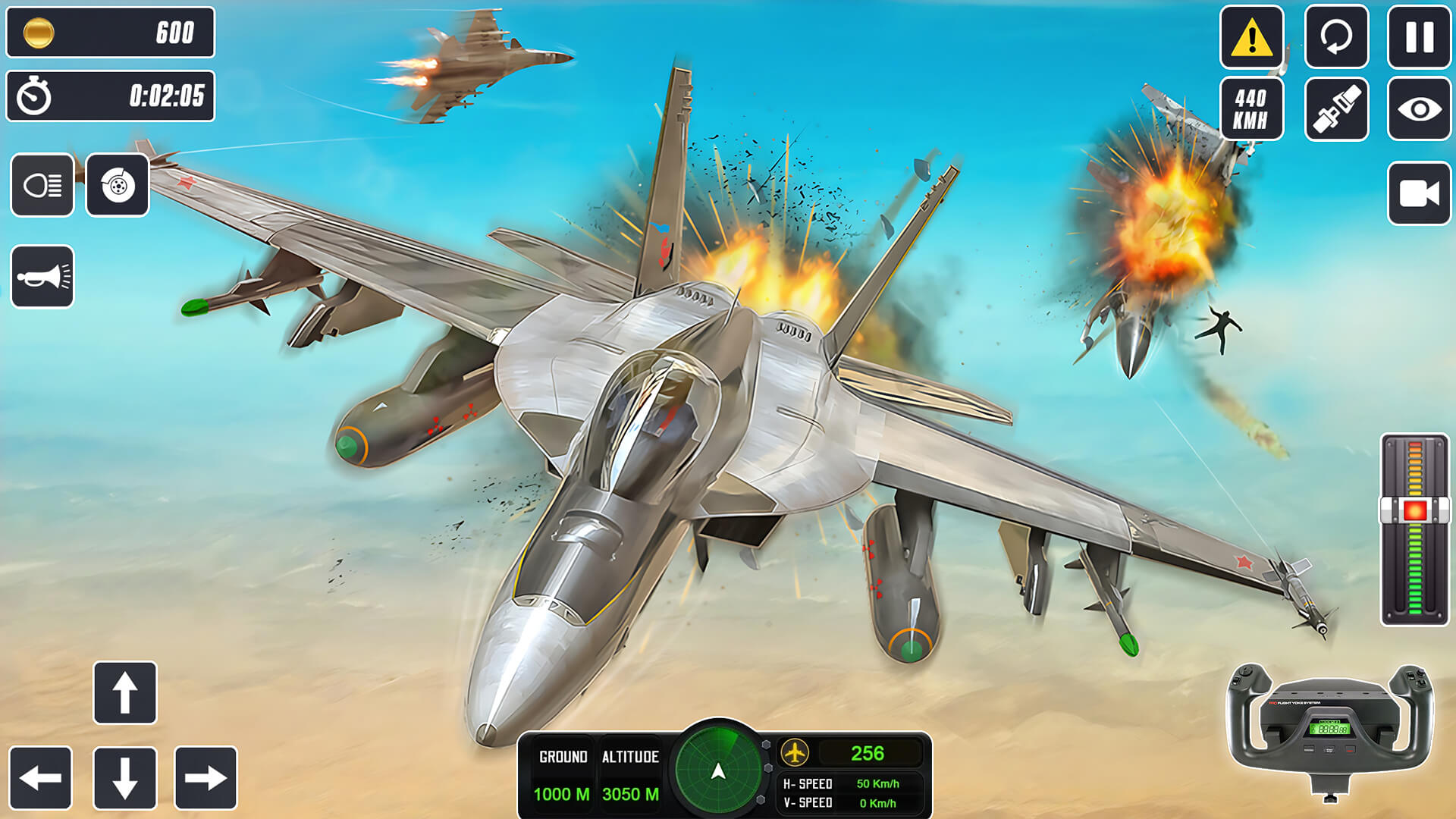Apply the brakes with the brake disc icon

[x=118, y=184]
